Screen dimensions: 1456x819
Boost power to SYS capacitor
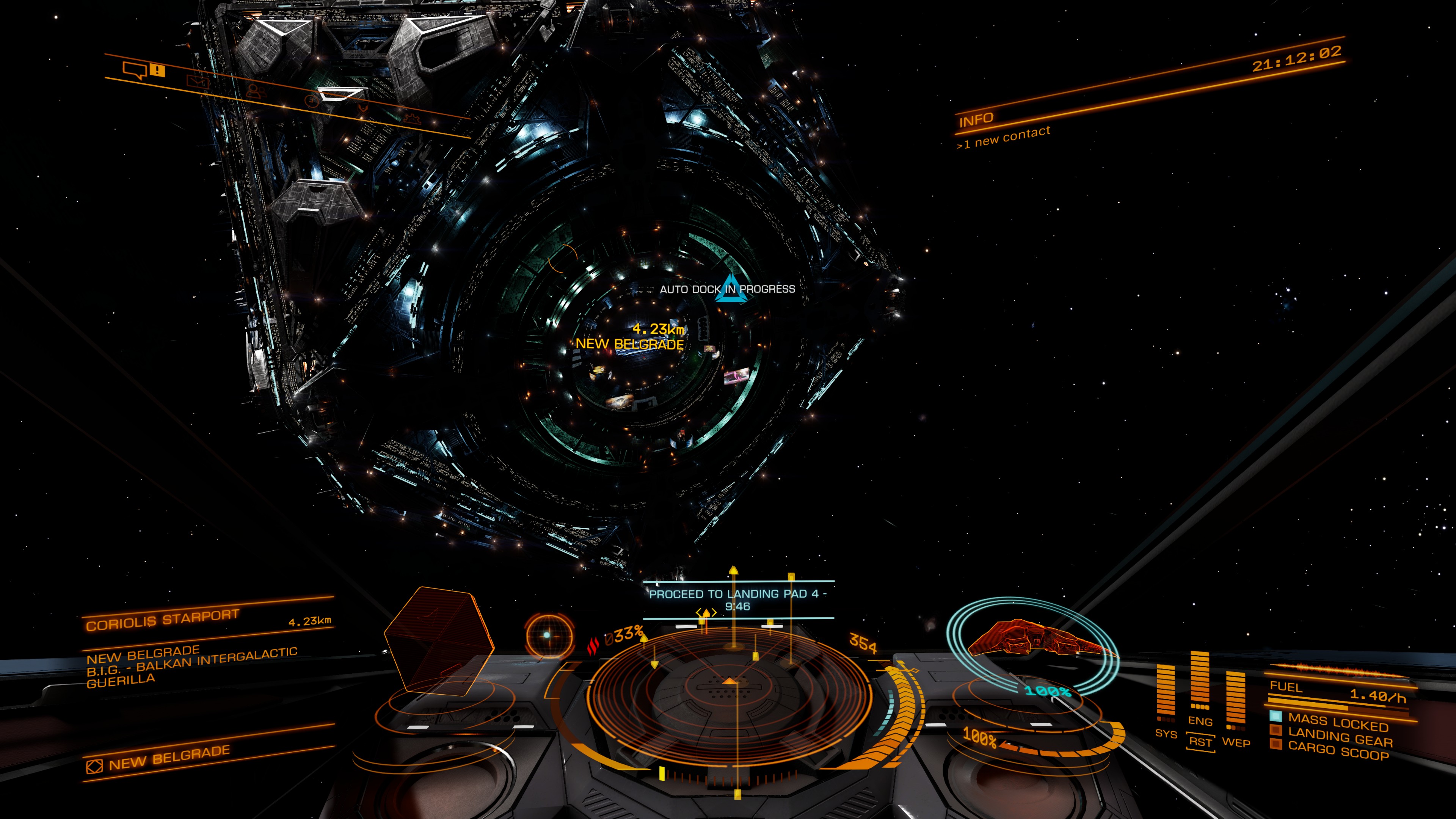(1166, 733)
